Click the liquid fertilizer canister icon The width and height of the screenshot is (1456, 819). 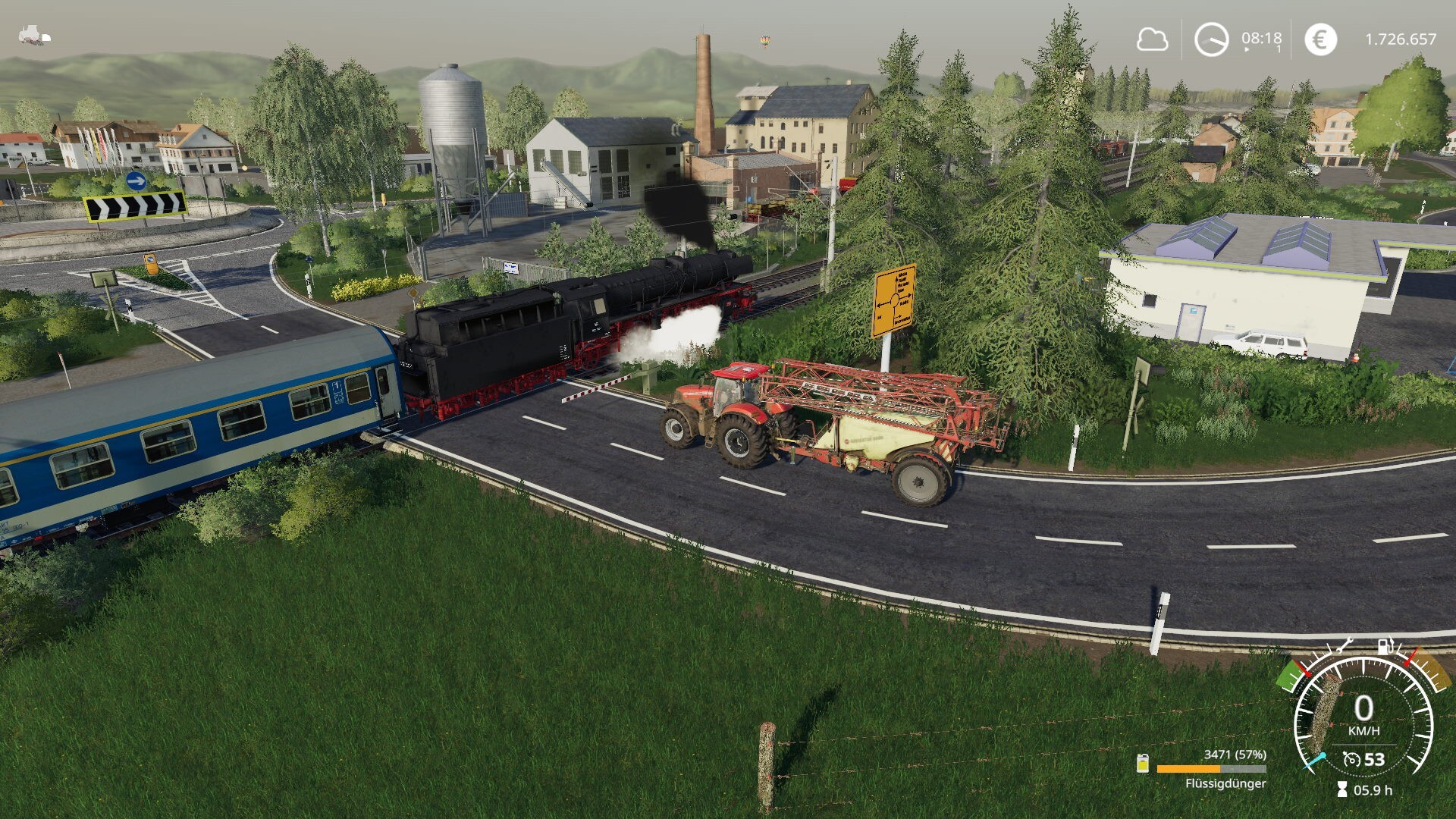click(1143, 763)
